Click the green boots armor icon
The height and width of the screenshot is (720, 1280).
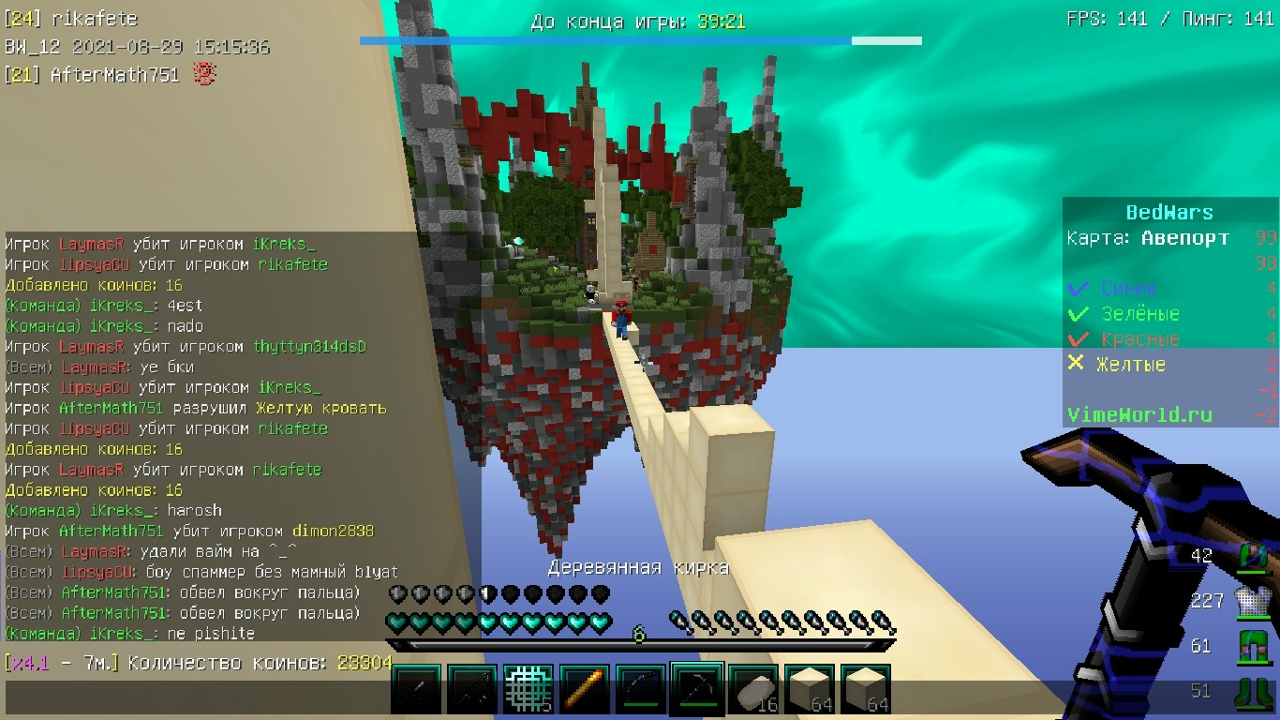[x=1251, y=691]
